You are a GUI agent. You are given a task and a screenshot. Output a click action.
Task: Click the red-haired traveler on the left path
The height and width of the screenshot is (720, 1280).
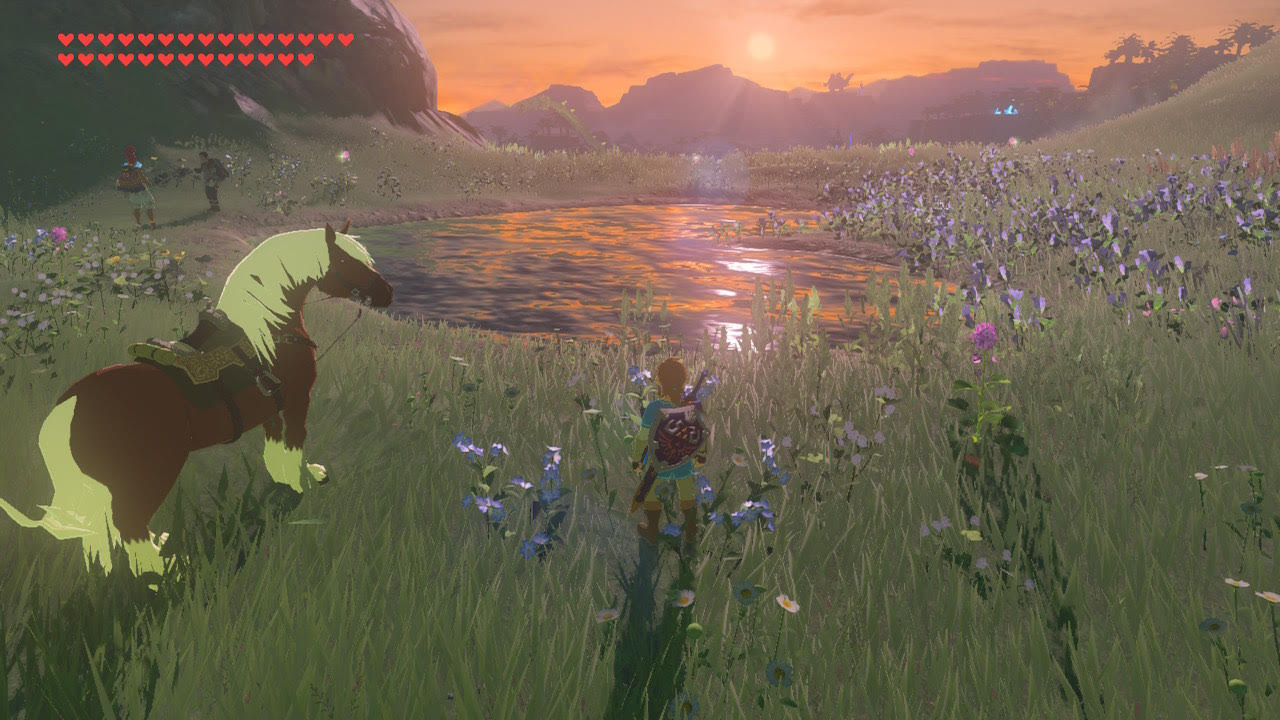click(132, 180)
